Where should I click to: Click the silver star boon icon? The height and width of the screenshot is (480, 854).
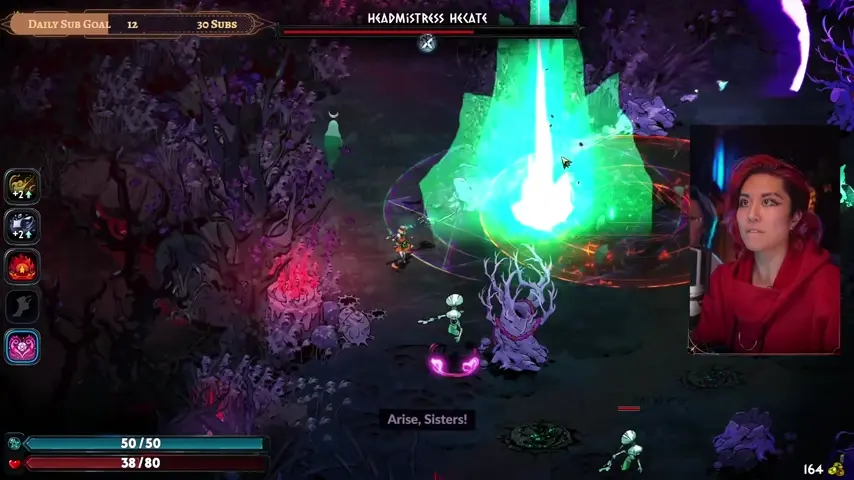click(22, 226)
